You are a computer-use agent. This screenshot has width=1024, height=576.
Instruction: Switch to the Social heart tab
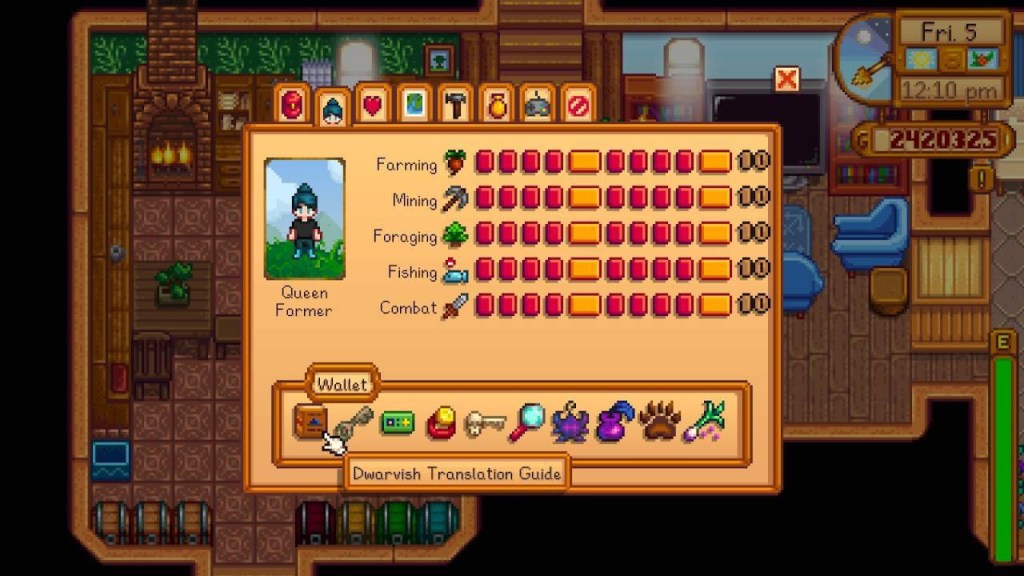tap(372, 105)
